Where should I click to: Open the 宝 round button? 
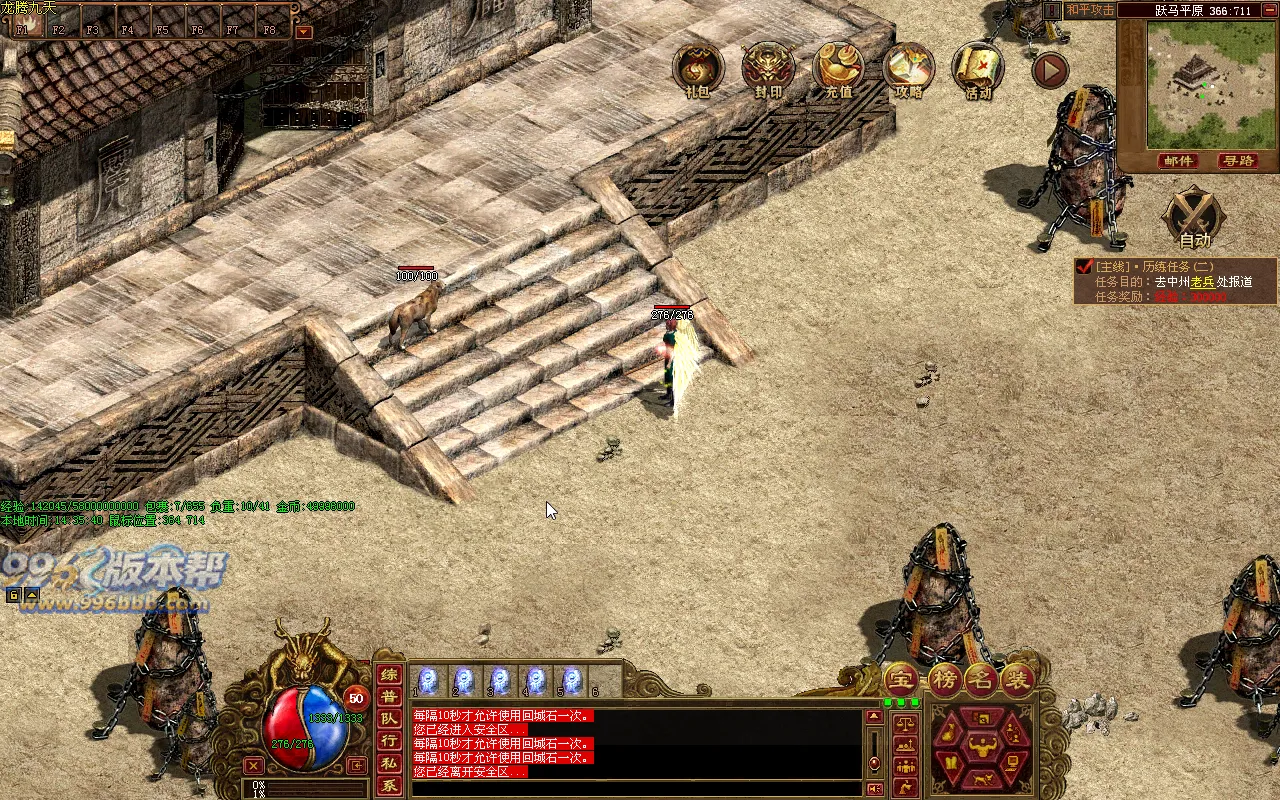900,680
